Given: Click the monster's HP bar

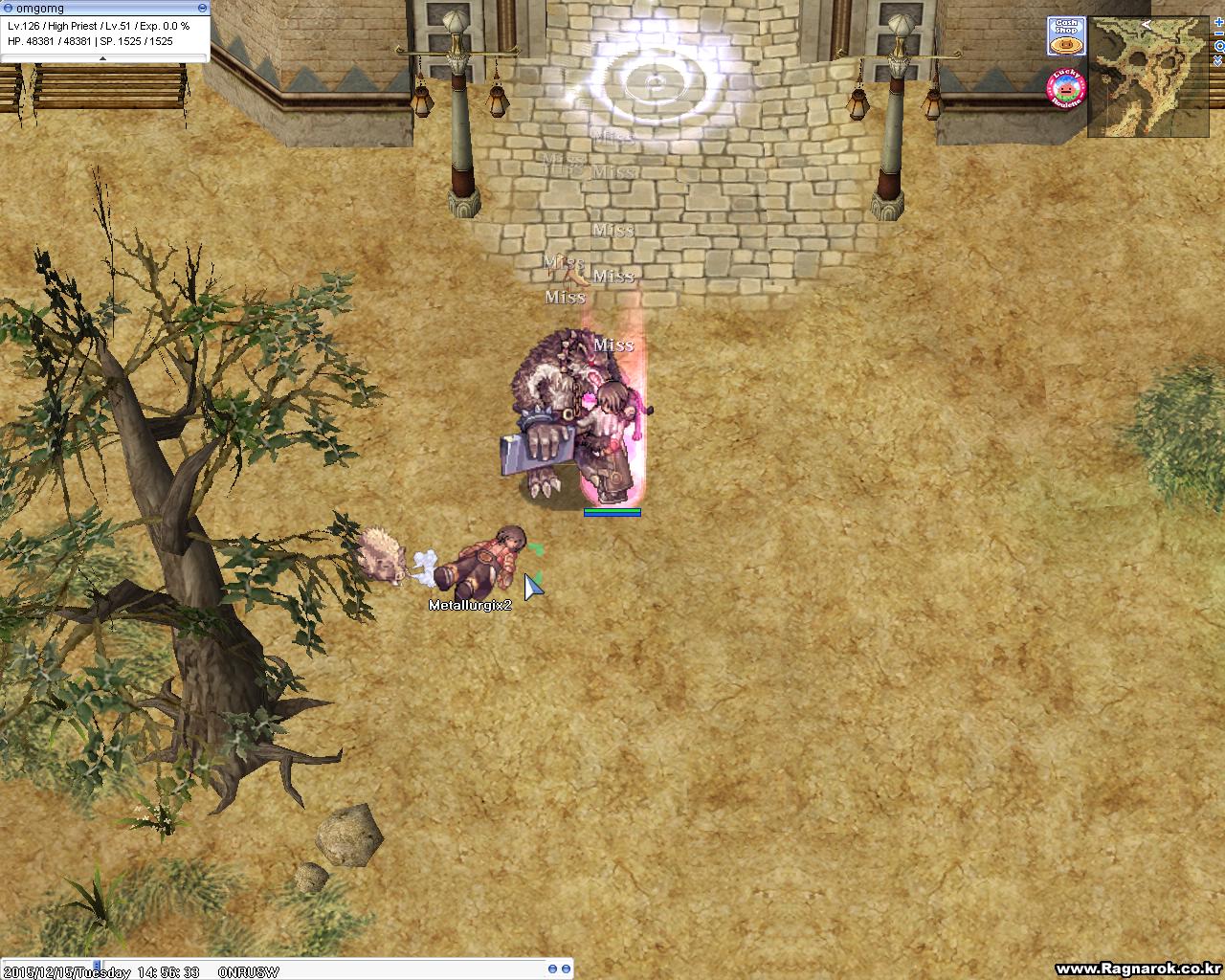Looking at the screenshot, I should (612, 512).
